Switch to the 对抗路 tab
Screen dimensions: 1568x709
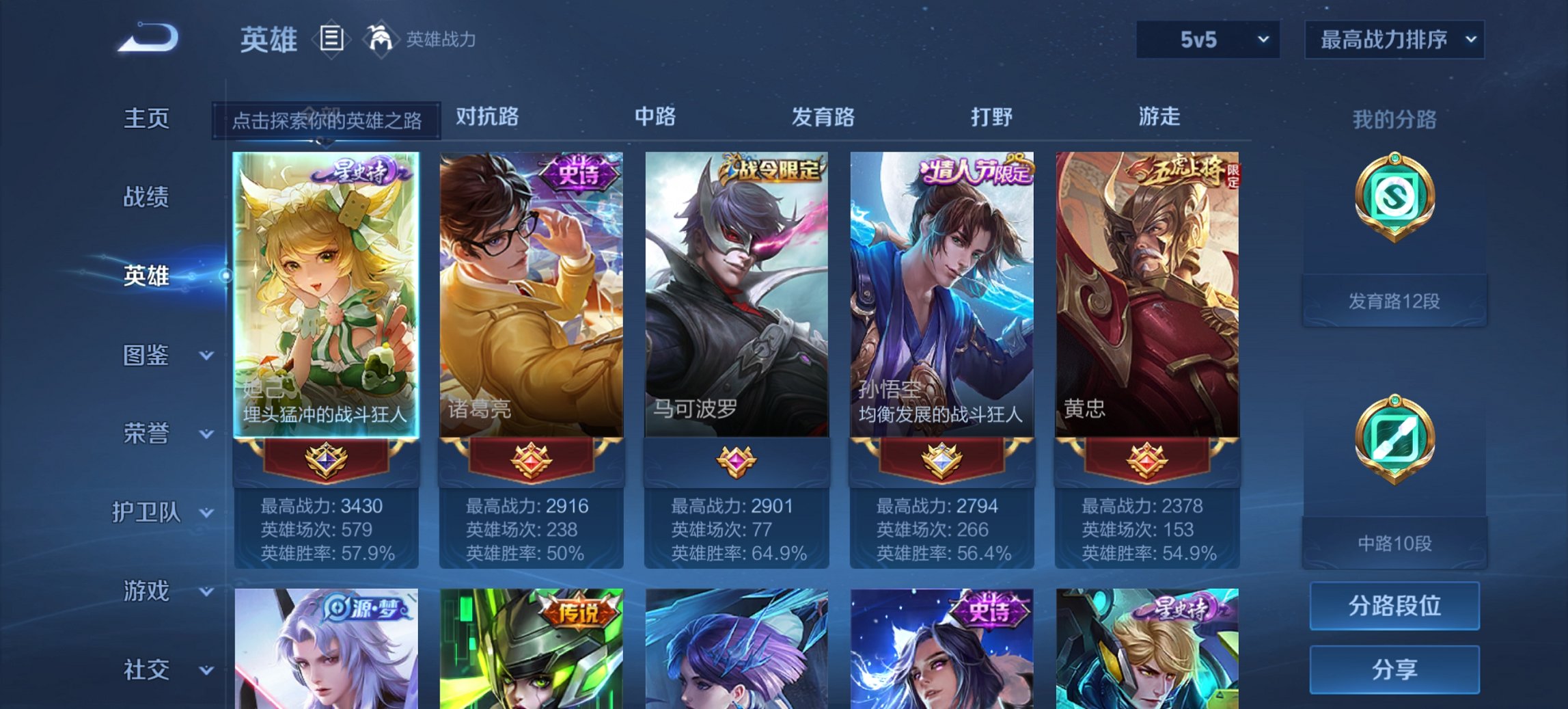click(486, 117)
